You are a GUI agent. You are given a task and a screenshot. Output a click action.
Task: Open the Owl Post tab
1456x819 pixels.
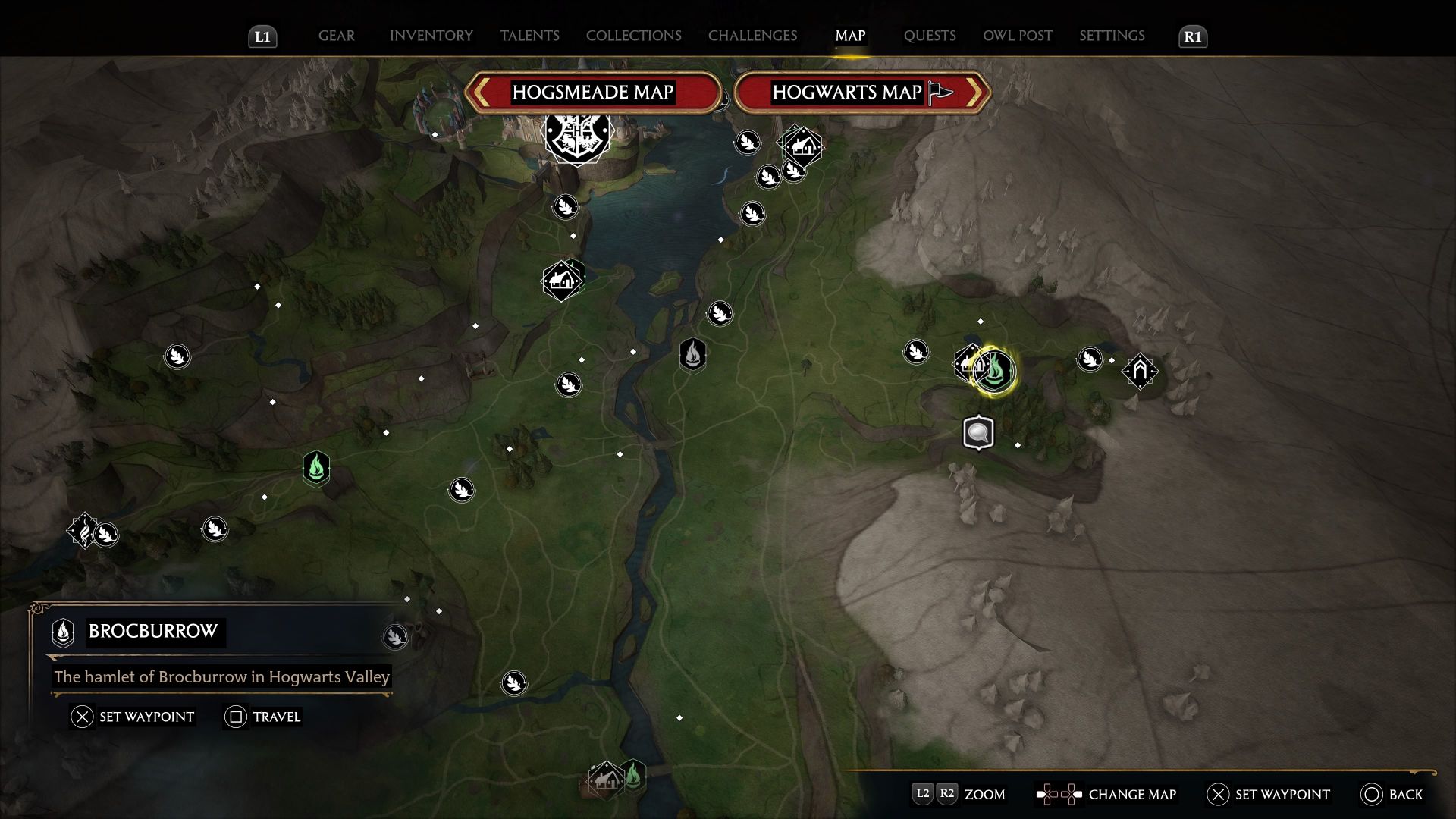1017,36
